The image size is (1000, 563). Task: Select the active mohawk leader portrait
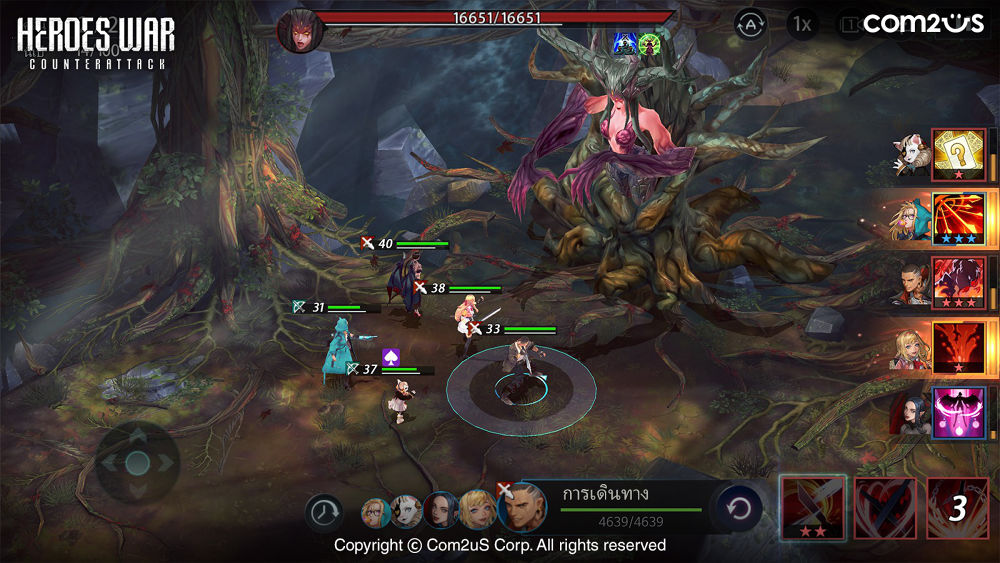pos(521,507)
